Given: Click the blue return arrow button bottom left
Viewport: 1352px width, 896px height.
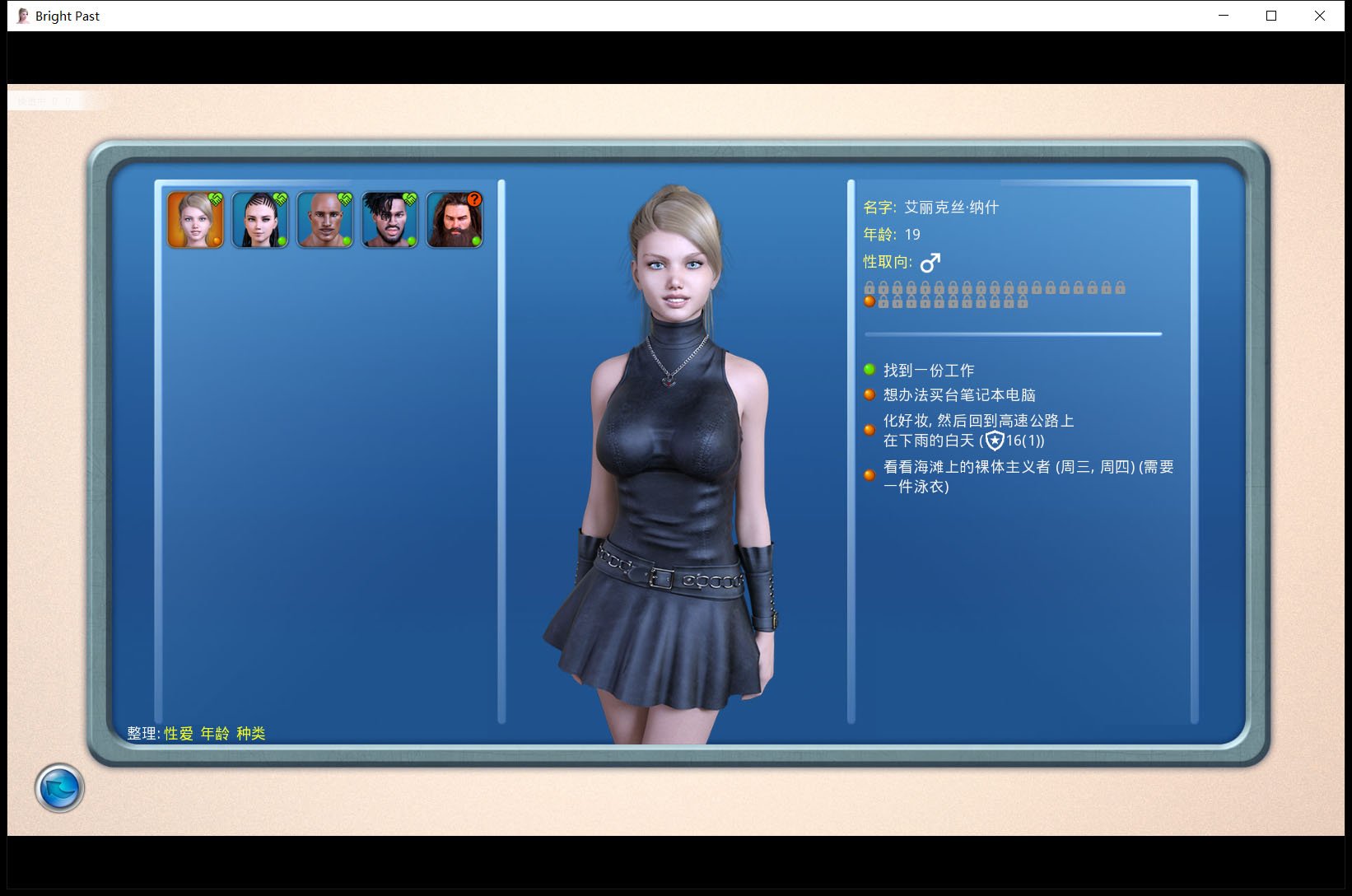Looking at the screenshot, I should tap(58, 787).
